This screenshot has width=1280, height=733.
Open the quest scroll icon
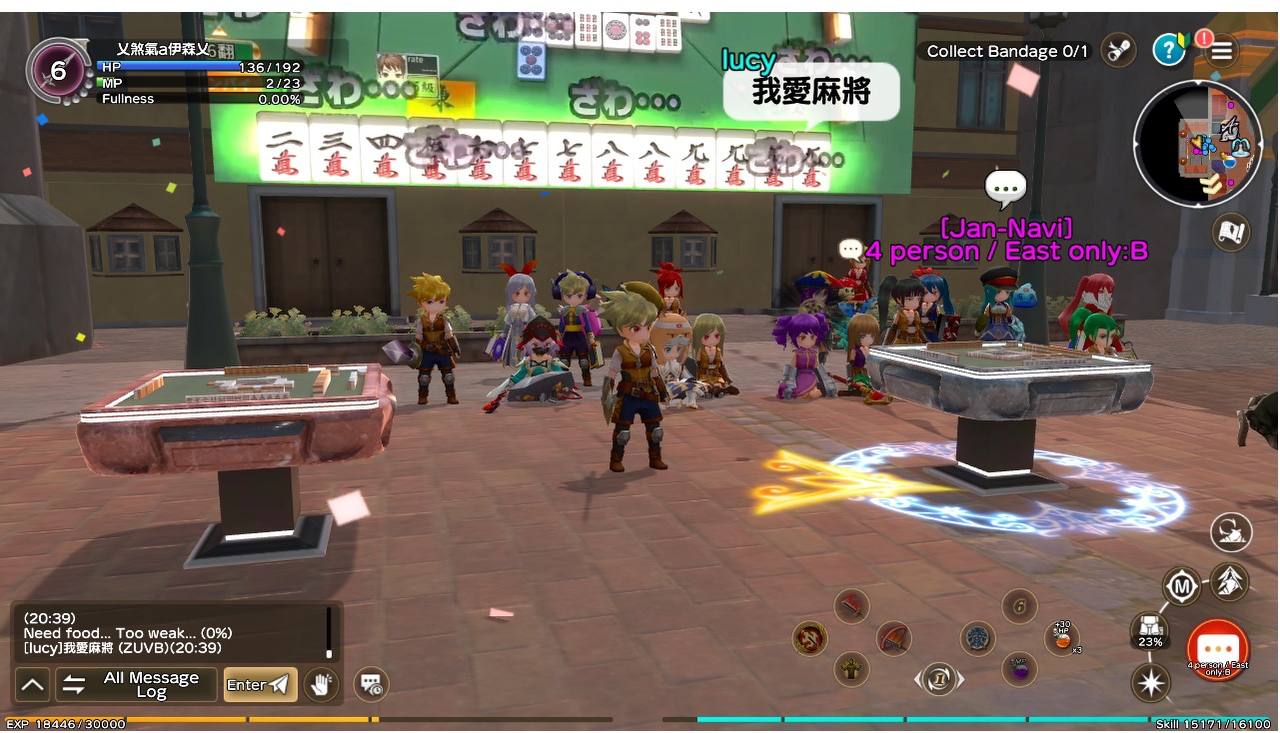pyautogui.click(x=1118, y=50)
